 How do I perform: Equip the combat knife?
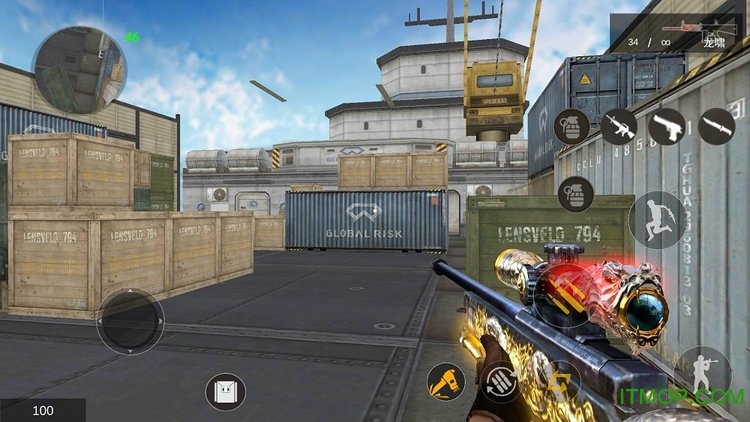[716, 126]
